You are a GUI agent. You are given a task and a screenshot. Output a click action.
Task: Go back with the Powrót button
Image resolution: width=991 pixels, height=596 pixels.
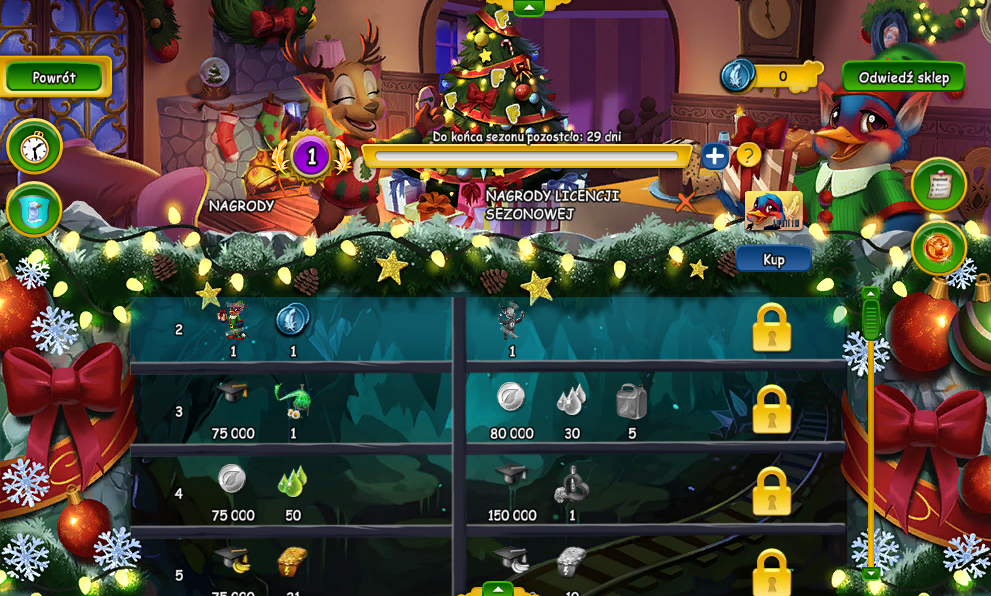(54, 77)
